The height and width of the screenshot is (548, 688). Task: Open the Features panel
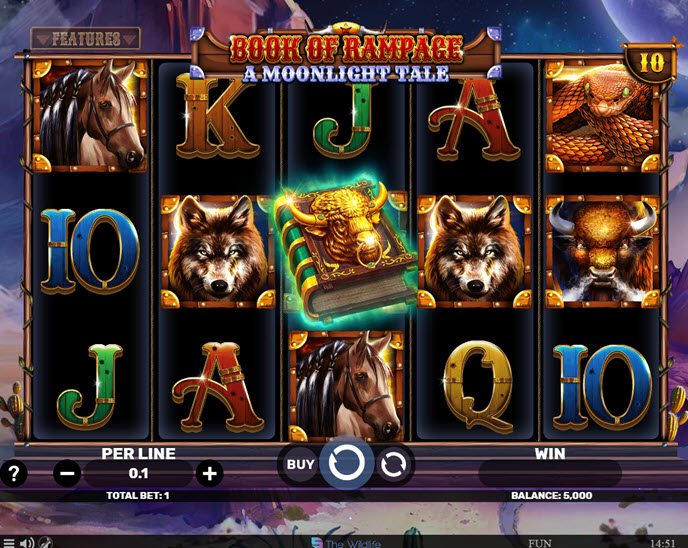(x=85, y=39)
